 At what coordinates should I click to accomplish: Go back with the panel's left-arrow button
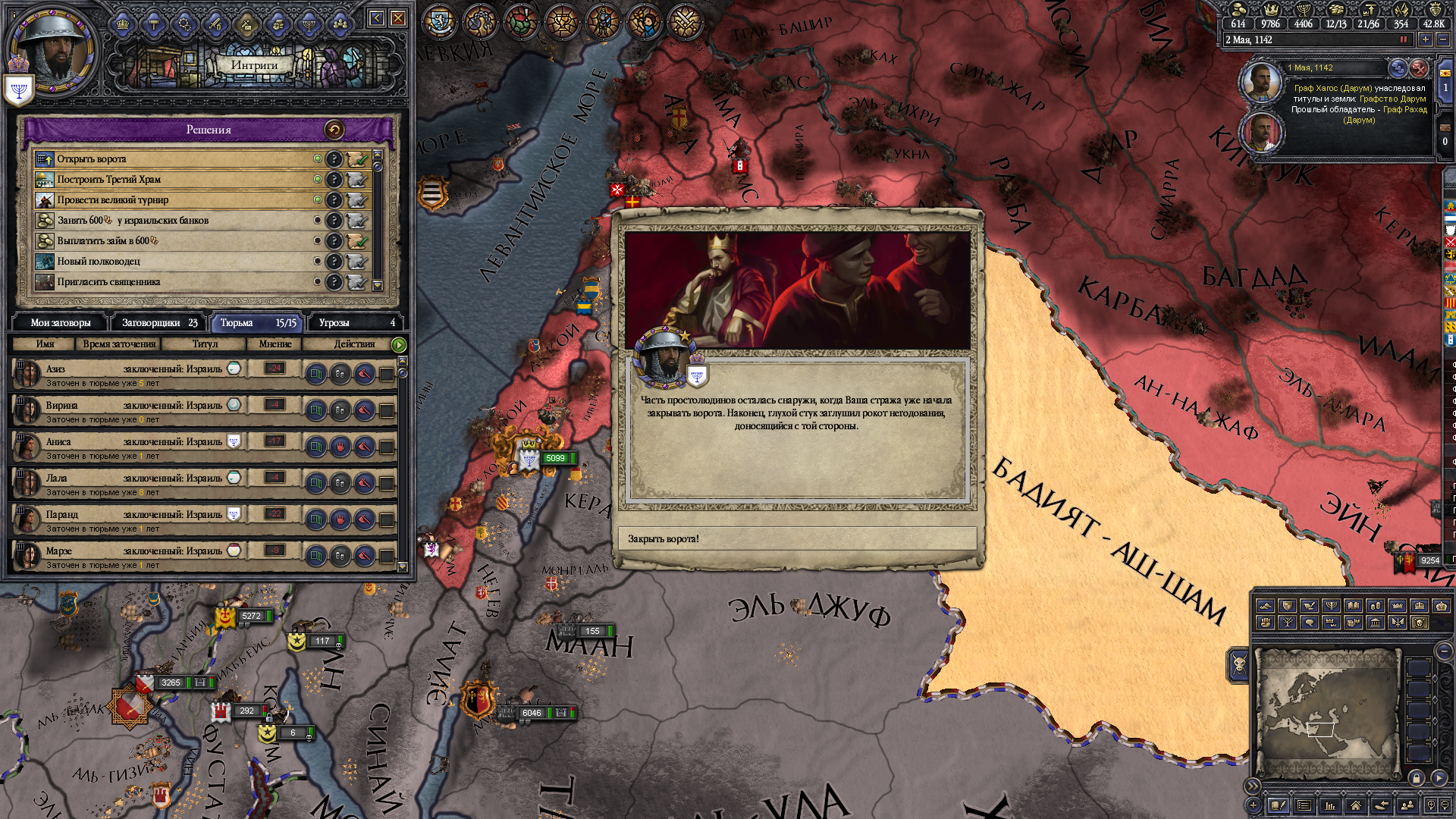coord(377,18)
